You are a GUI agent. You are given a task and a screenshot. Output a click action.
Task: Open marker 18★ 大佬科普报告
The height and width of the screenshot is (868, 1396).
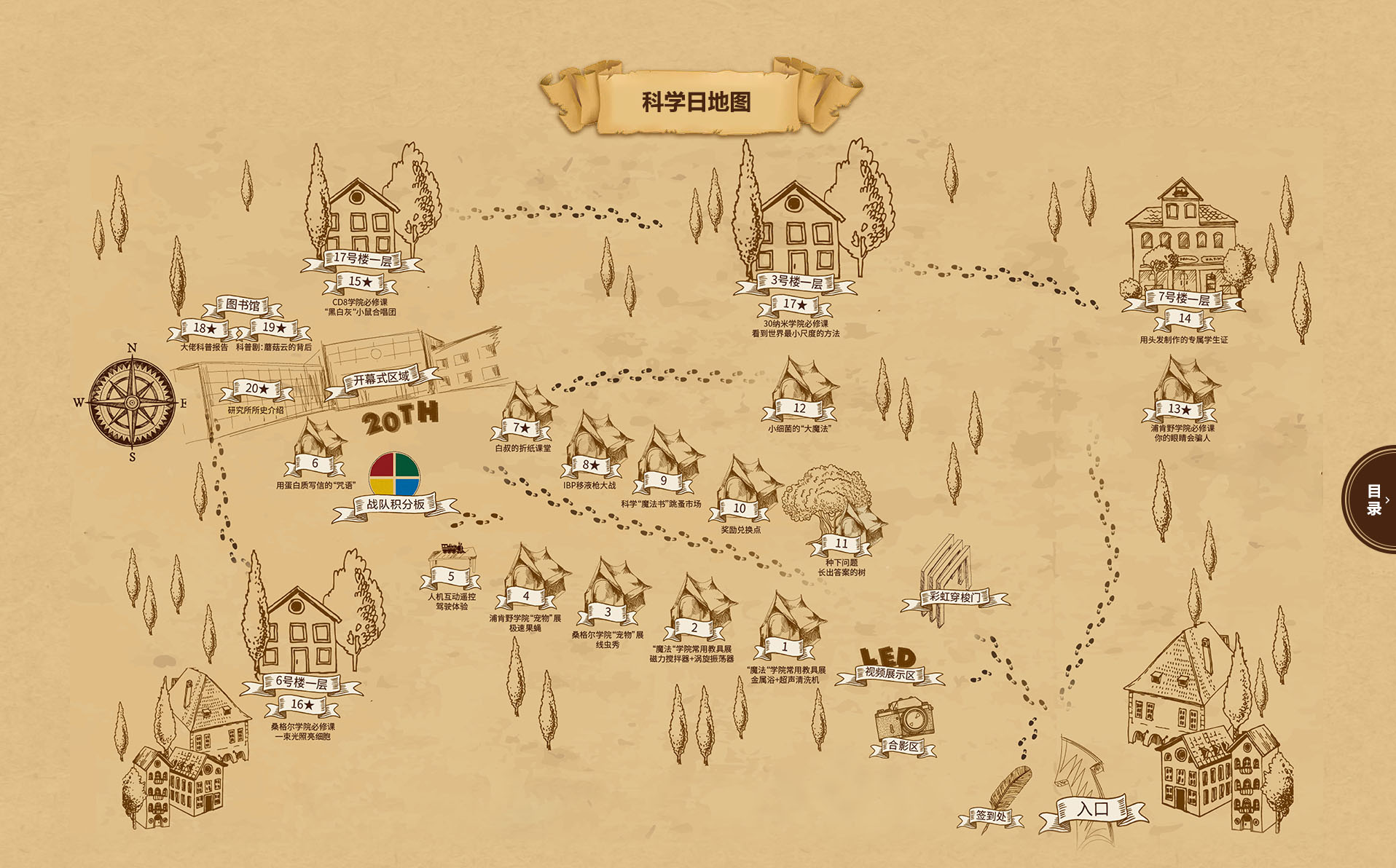205,329
